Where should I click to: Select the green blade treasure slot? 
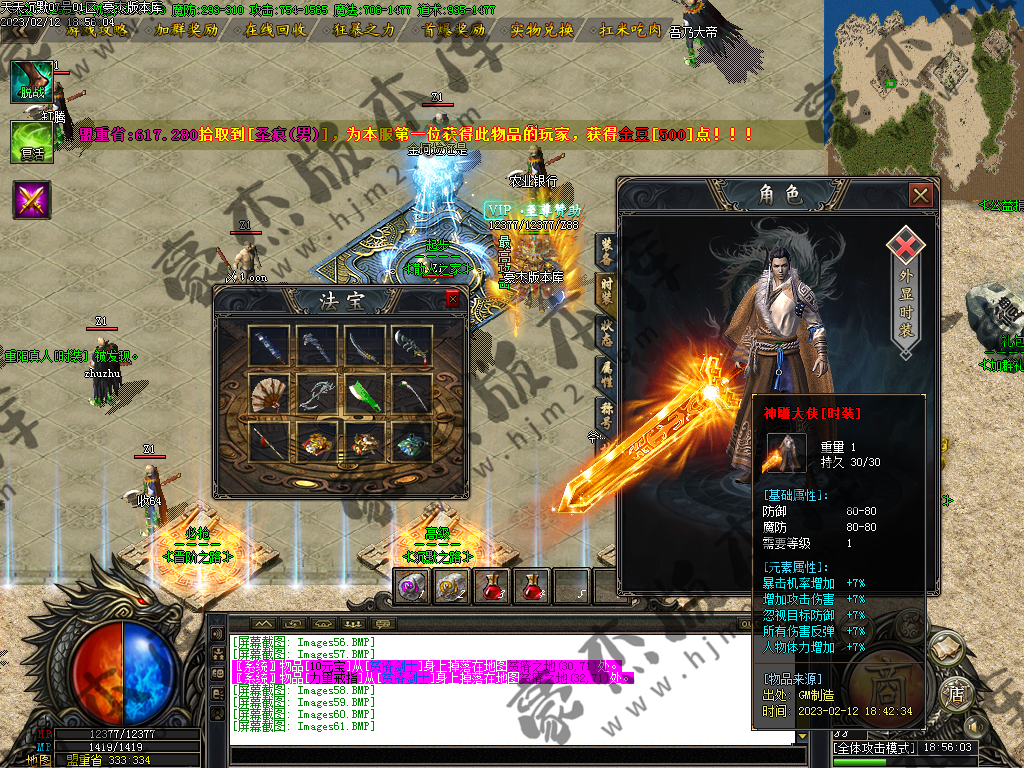pos(364,394)
